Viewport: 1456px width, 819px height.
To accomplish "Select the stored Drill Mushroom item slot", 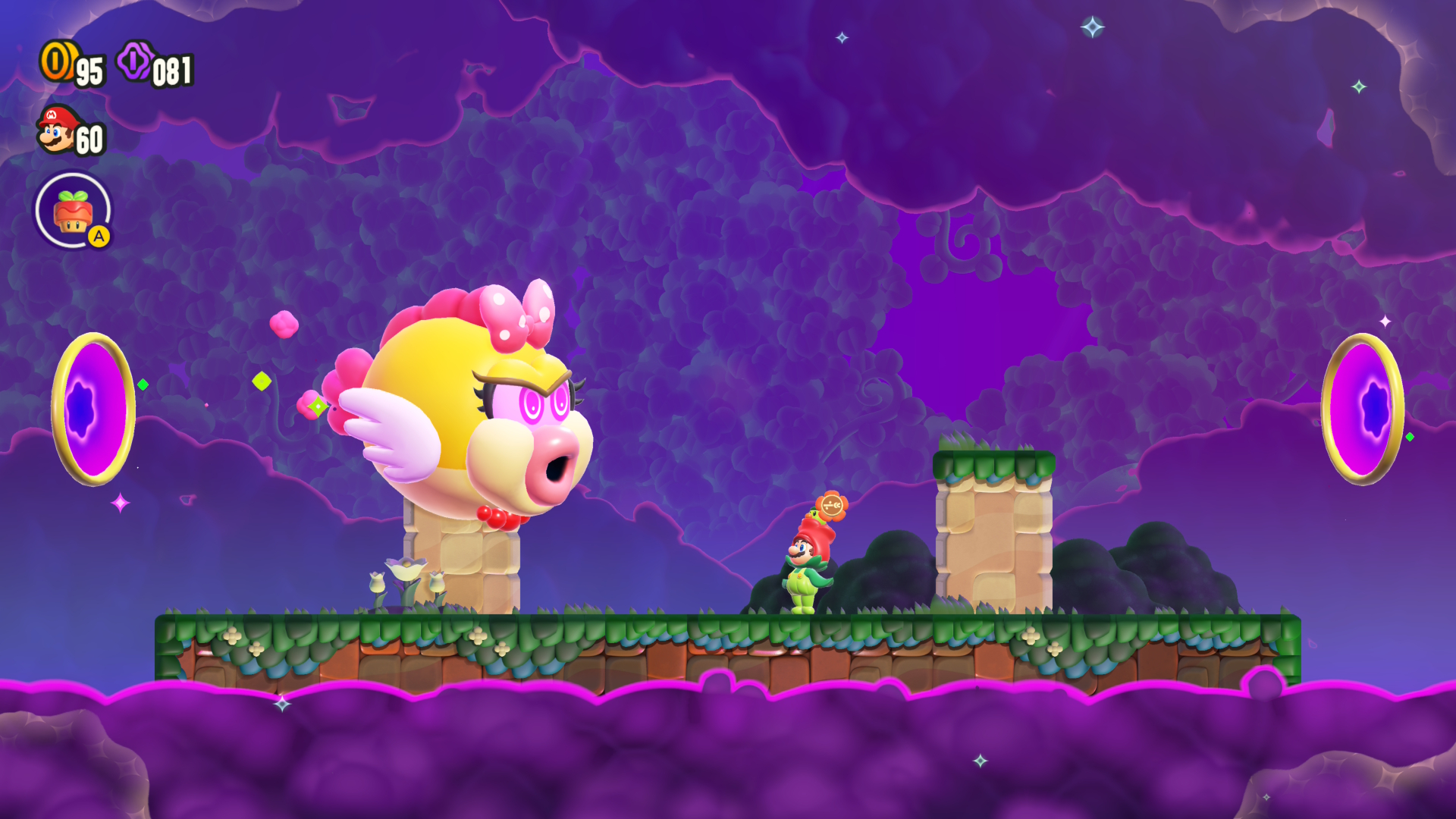I will [x=73, y=212].
